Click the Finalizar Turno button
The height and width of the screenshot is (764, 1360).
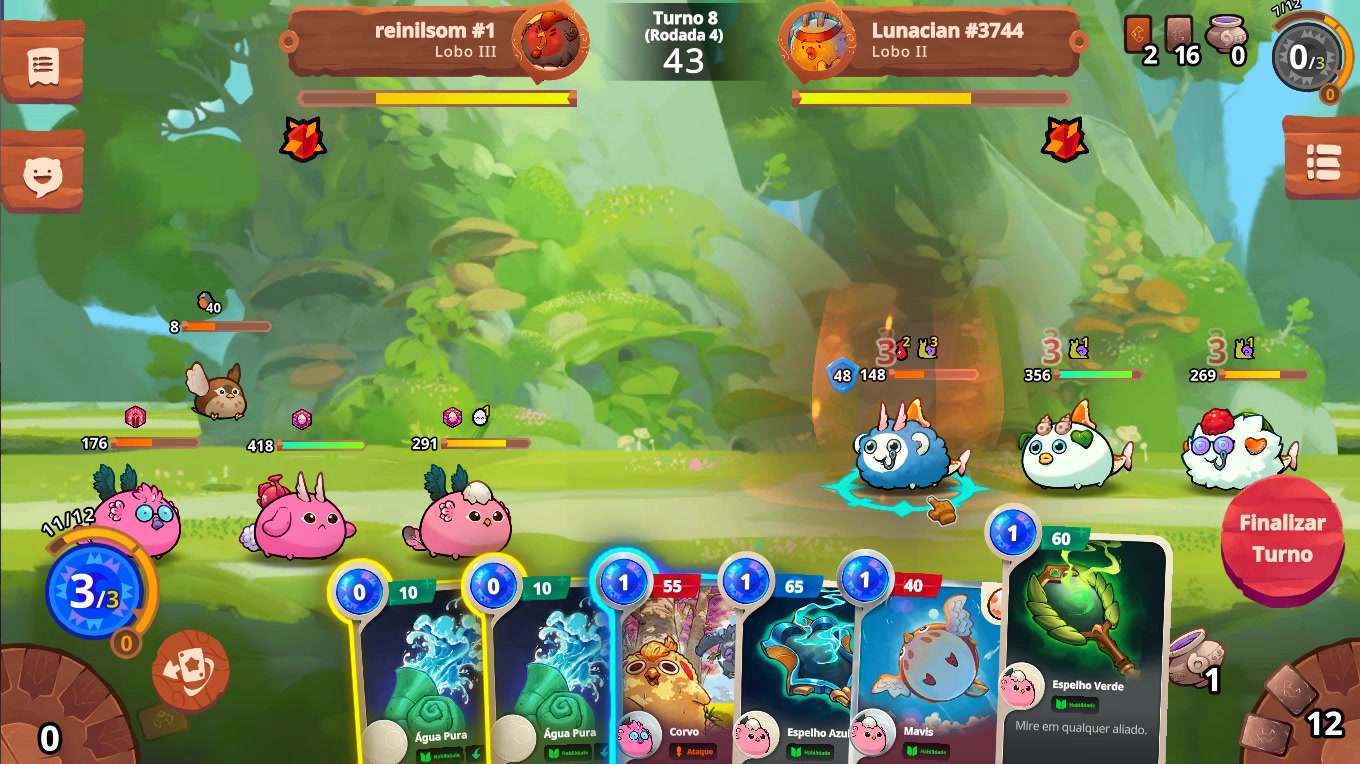pyautogui.click(x=1282, y=538)
